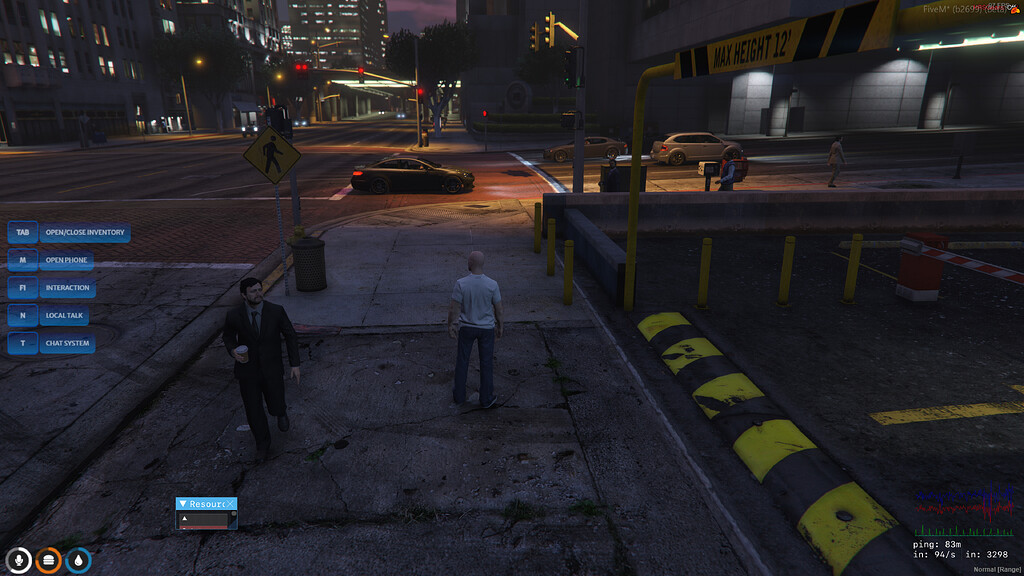Collapse the Resource window with its triangle
The image size is (1024, 576).
click(183, 504)
